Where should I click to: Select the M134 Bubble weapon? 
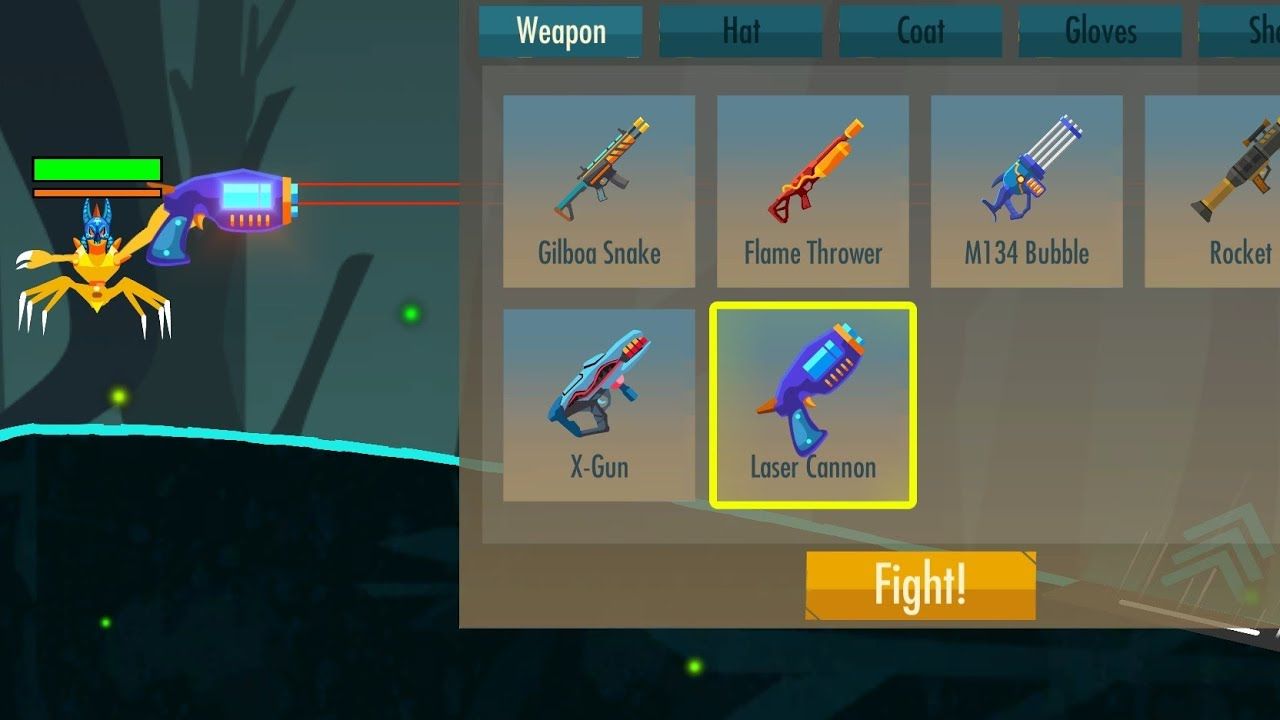point(1026,180)
